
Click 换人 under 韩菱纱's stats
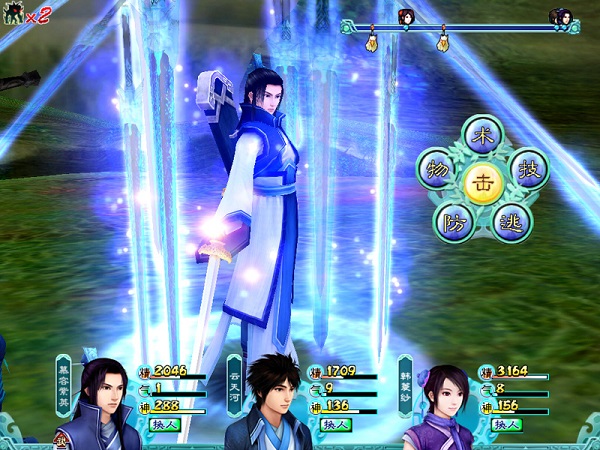click(507, 424)
